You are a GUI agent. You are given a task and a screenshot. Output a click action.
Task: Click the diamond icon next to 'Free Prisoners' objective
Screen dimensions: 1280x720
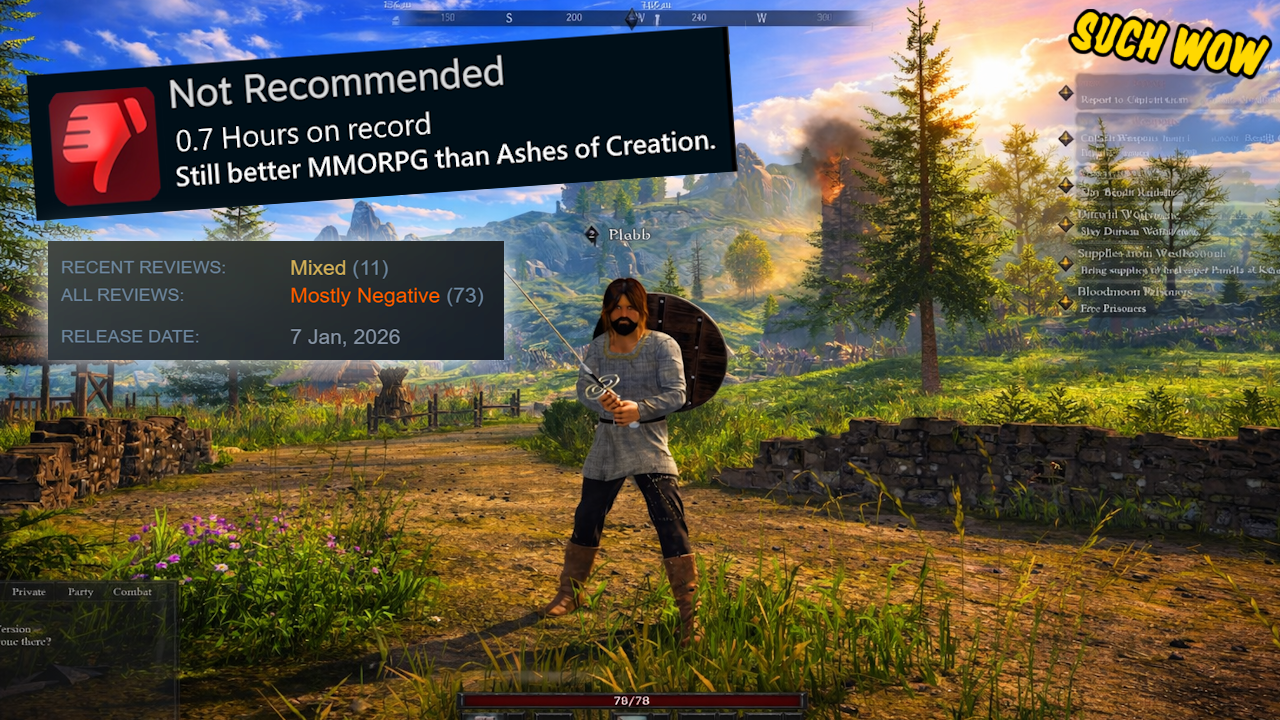pos(1064,303)
